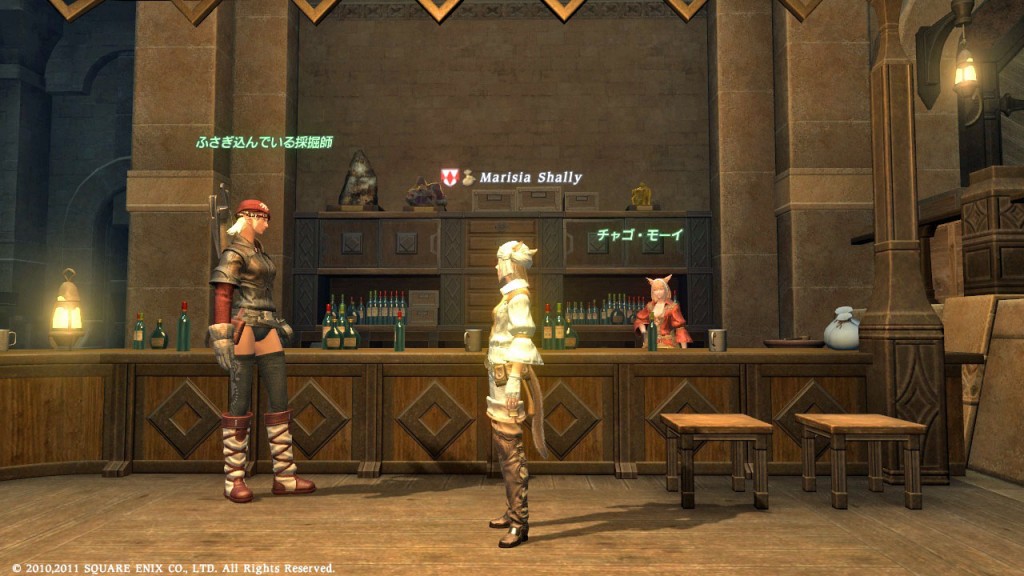Click the ふさぎ込んでいる採掘師 nameplate

pos(264,142)
